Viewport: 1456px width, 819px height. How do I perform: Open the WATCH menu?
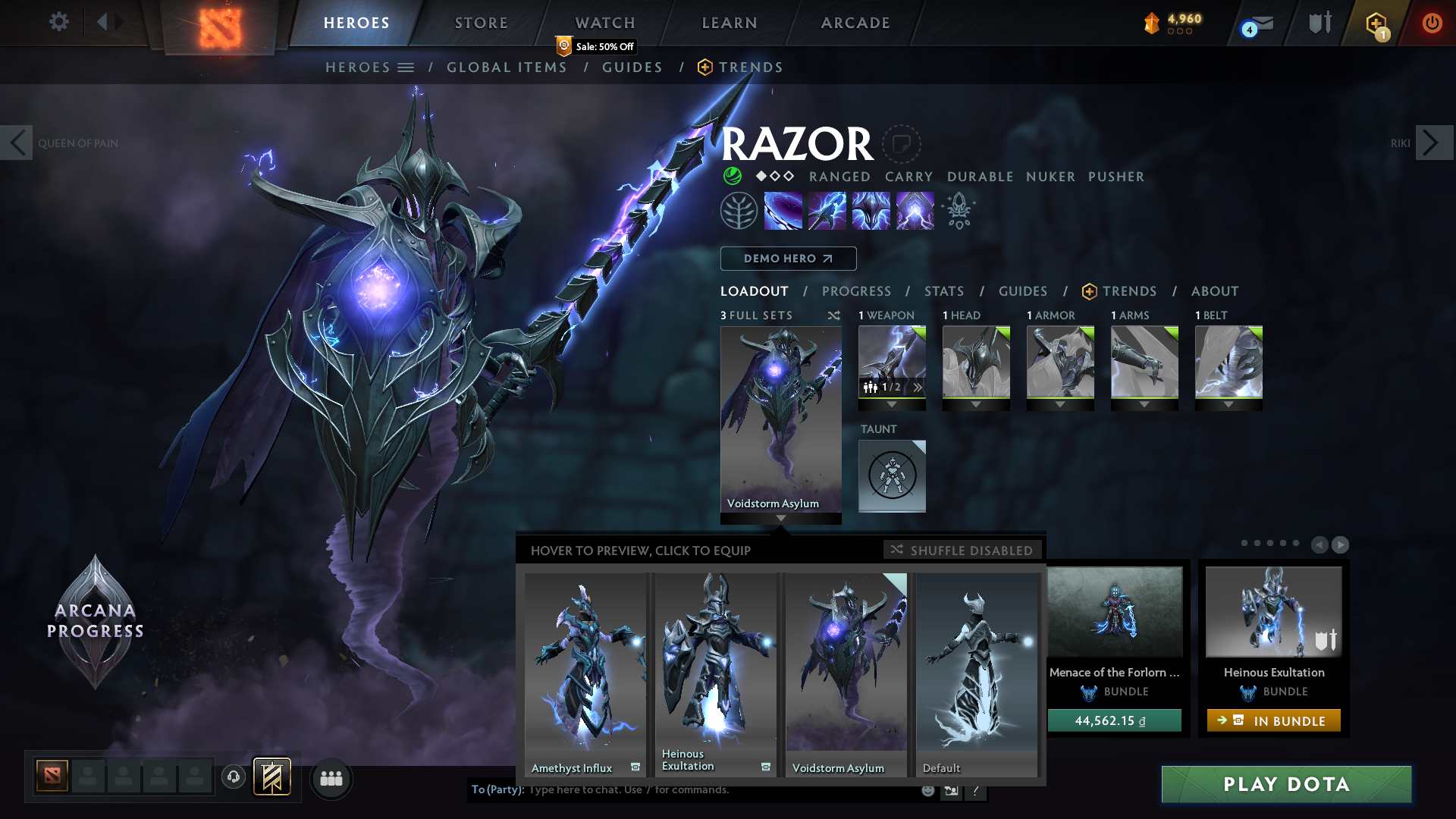click(604, 23)
